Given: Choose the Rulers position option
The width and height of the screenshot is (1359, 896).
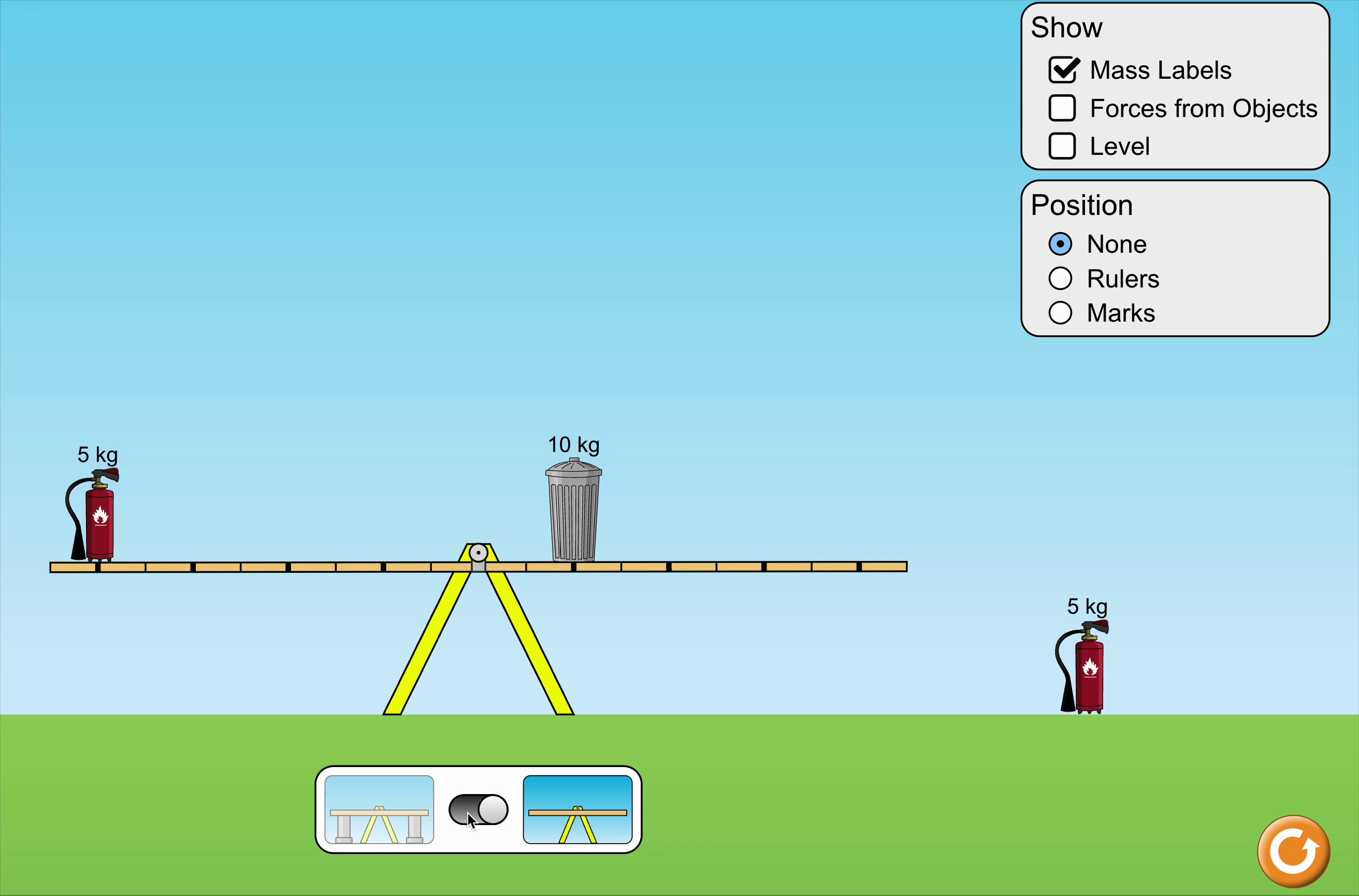Looking at the screenshot, I should (x=1060, y=279).
